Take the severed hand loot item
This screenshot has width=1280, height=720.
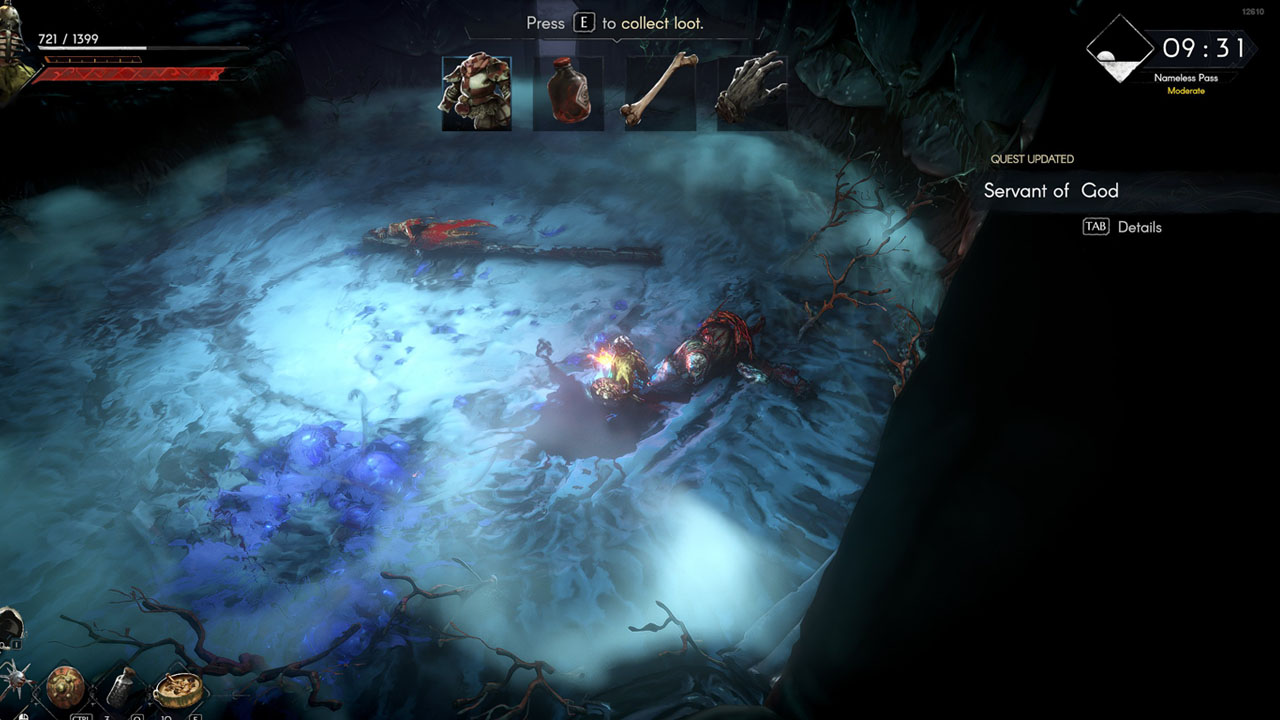click(751, 93)
